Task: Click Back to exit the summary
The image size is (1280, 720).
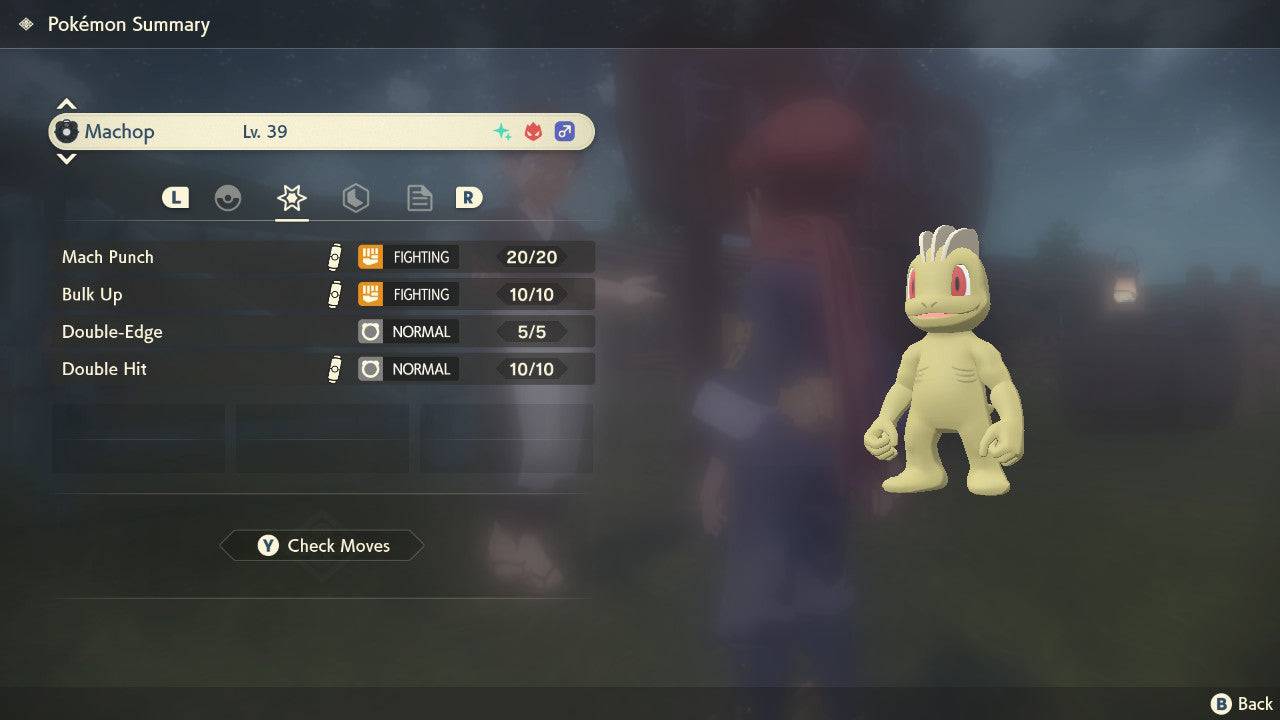Action: [x=1243, y=704]
